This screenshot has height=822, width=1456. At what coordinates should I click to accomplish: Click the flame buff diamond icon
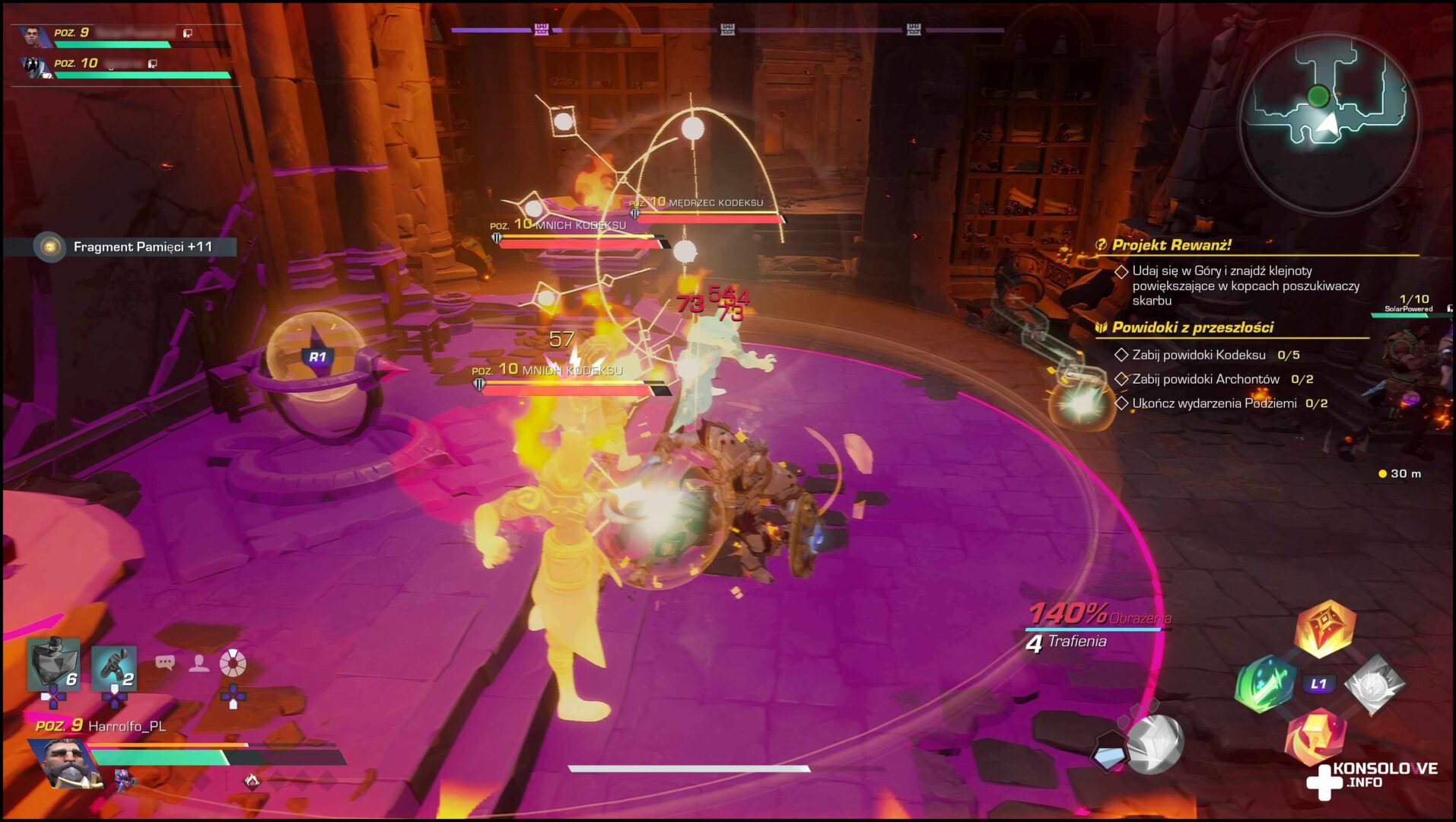pyautogui.click(x=251, y=779)
